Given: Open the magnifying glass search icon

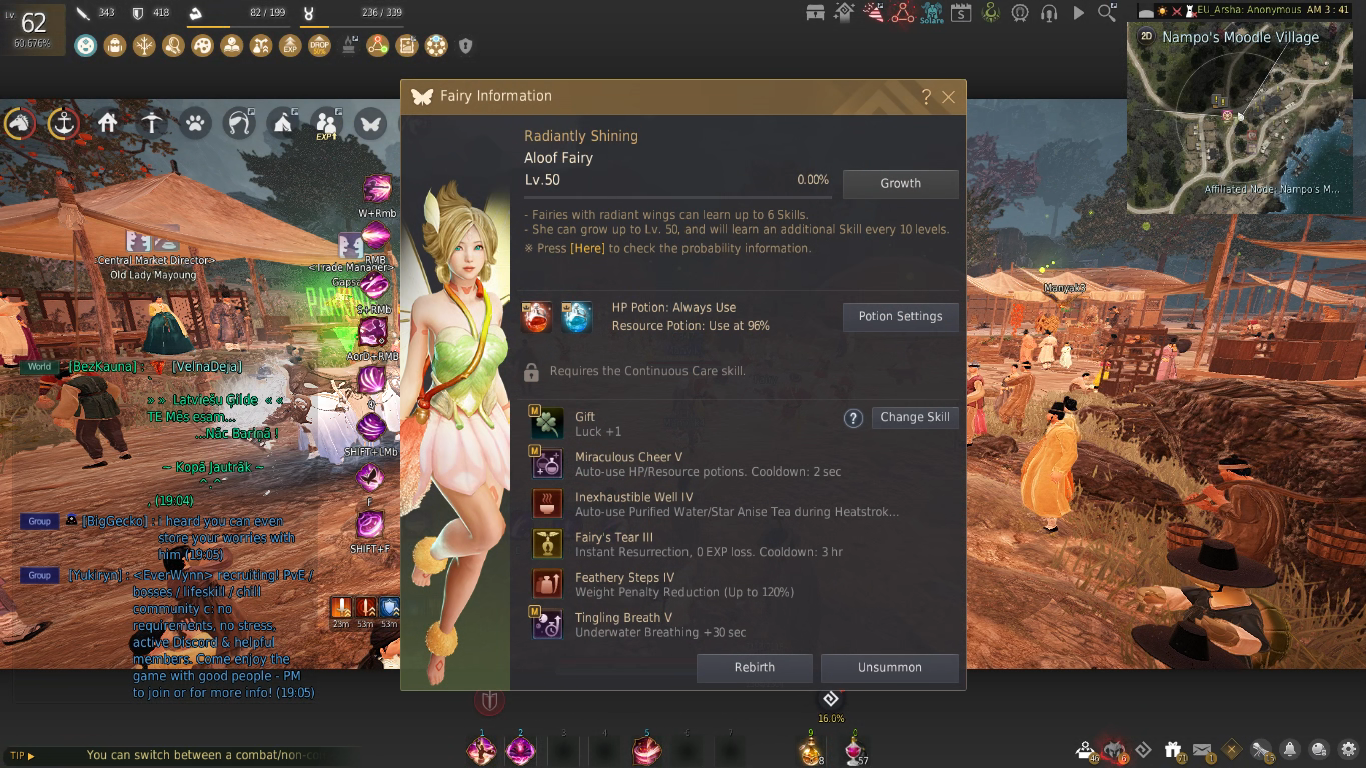Looking at the screenshot, I should [1107, 13].
